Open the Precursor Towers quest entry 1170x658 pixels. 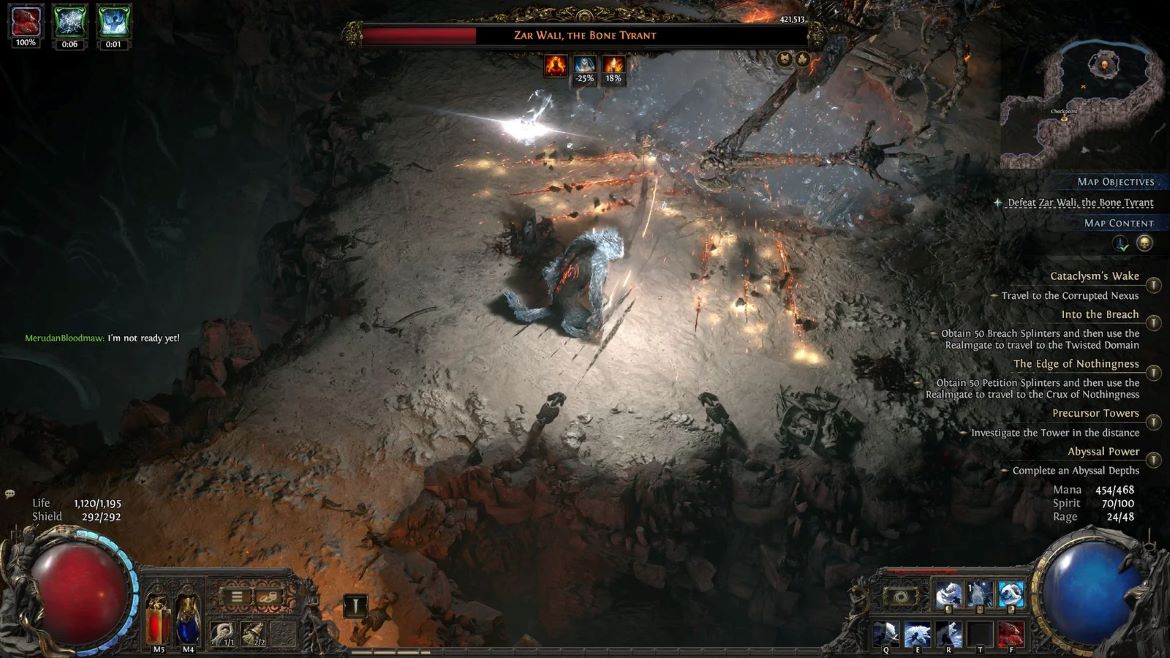[x=1095, y=413]
